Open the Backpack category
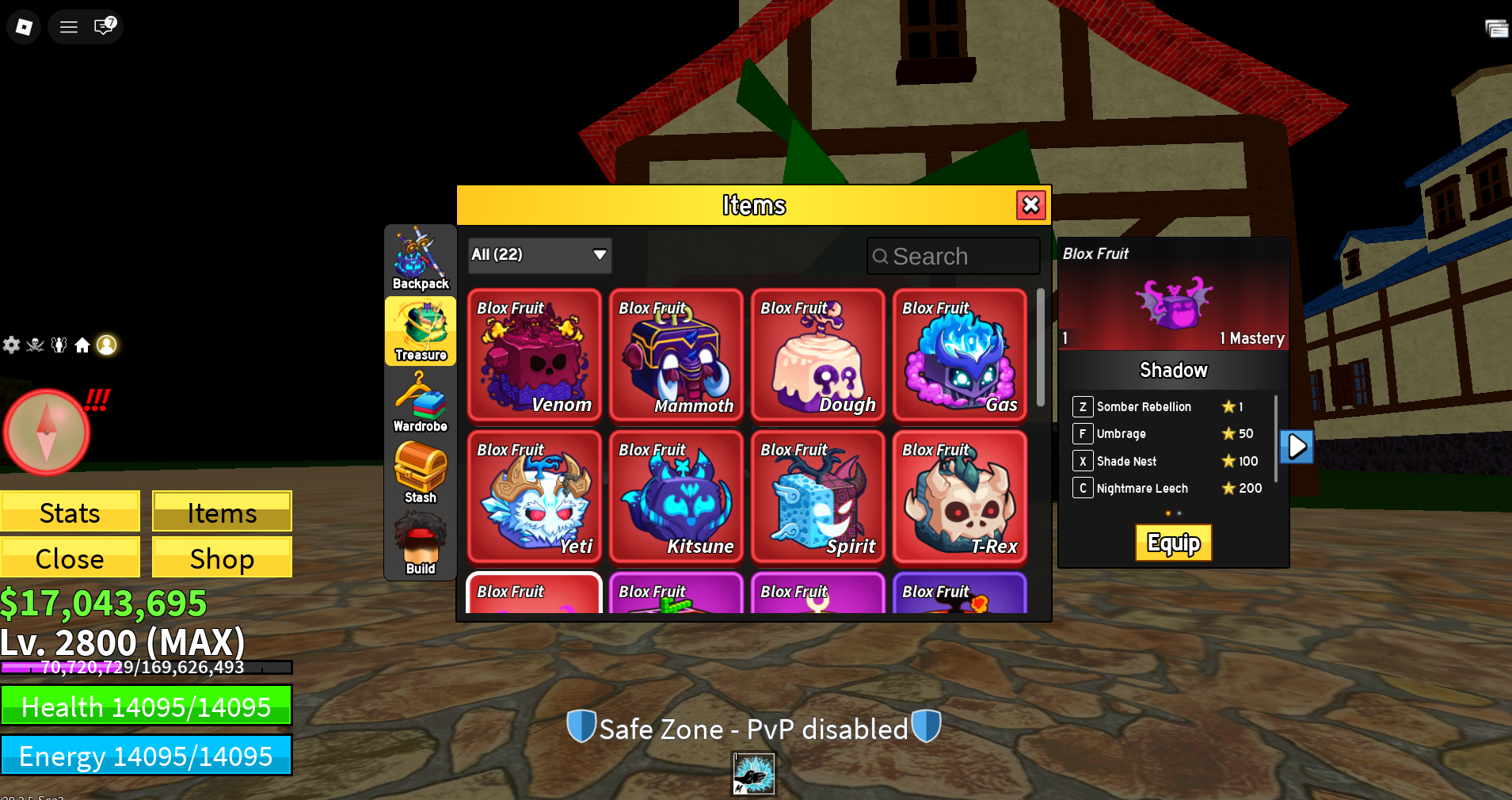Viewport: 1512px width, 800px height. tap(421, 260)
